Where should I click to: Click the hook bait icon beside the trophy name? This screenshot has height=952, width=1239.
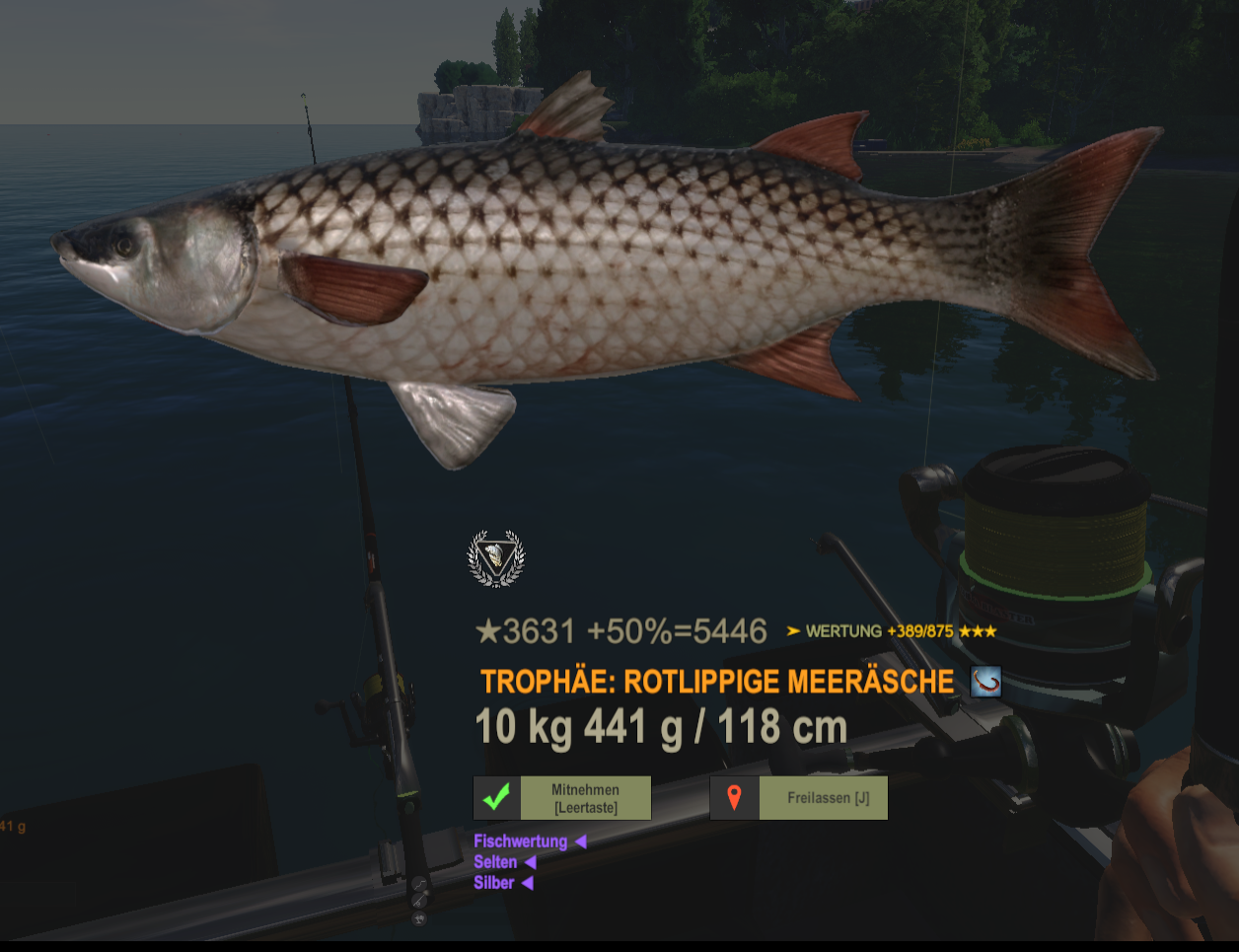click(985, 682)
